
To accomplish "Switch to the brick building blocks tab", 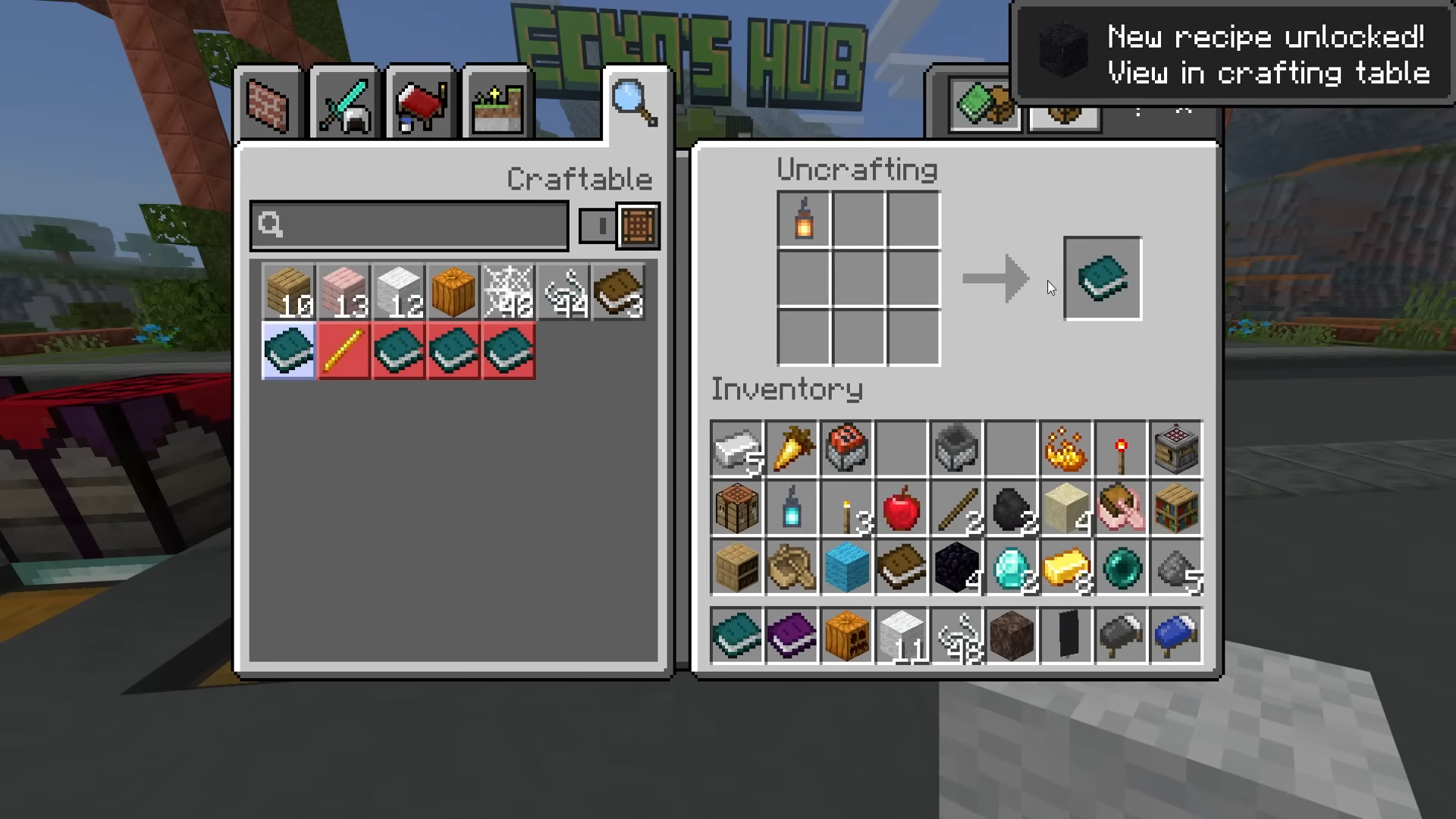I will (268, 104).
